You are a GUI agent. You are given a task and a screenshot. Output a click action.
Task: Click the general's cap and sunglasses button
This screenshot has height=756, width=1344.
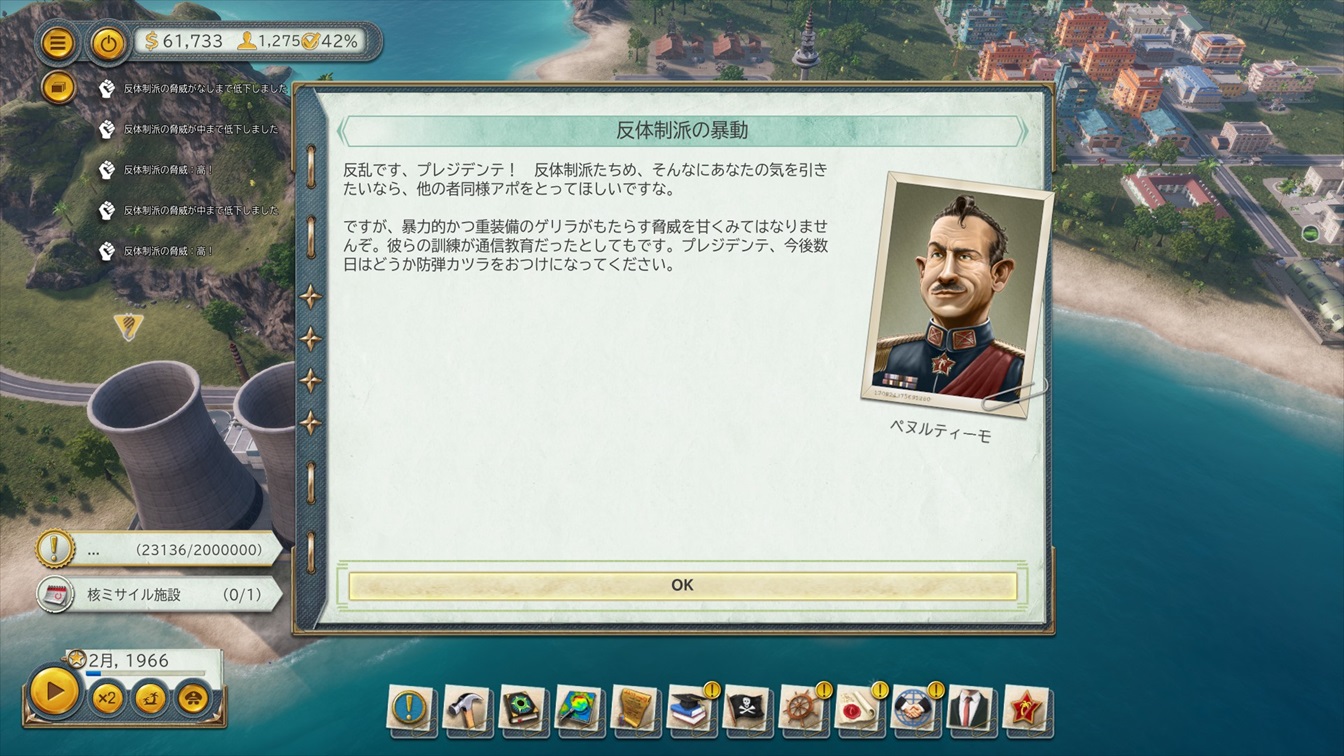pyautogui.click(x=195, y=697)
